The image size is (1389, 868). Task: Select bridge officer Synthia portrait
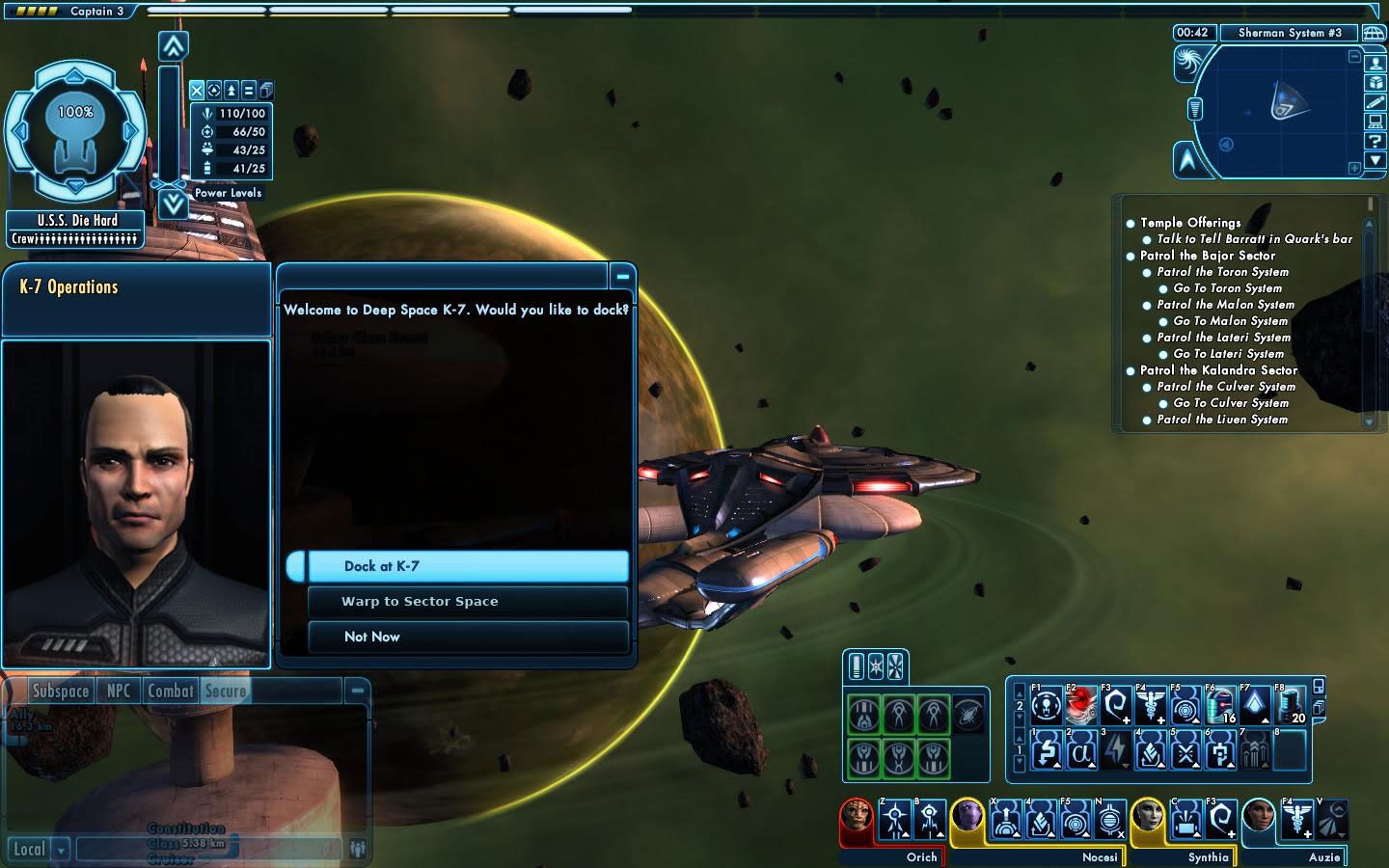(x=1148, y=818)
